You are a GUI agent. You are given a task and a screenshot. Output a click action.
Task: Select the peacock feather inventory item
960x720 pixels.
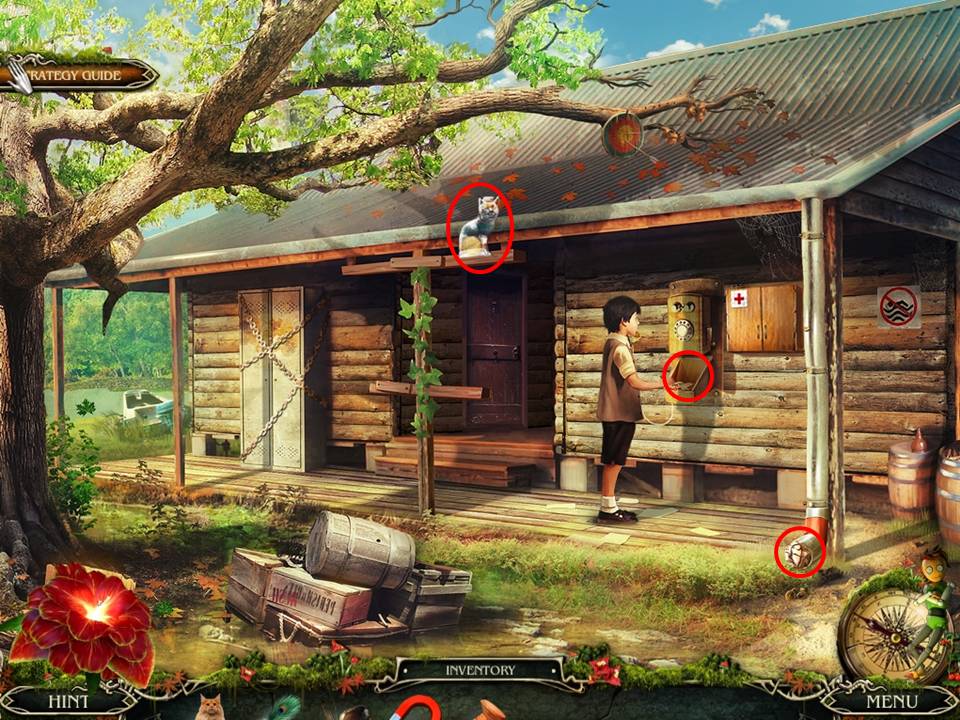tap(284, 708)
